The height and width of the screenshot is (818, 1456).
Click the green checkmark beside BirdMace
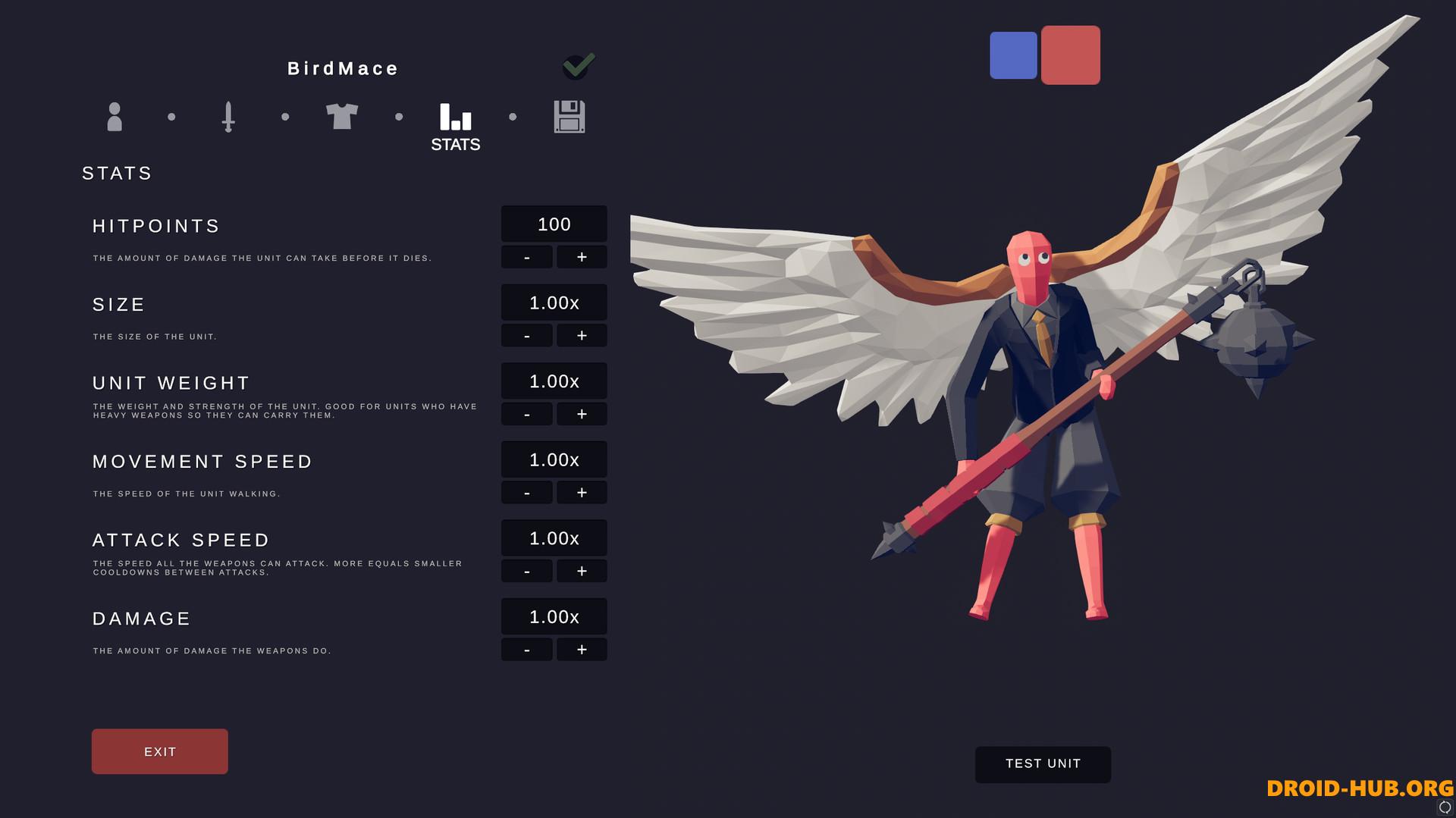point(578,67)
